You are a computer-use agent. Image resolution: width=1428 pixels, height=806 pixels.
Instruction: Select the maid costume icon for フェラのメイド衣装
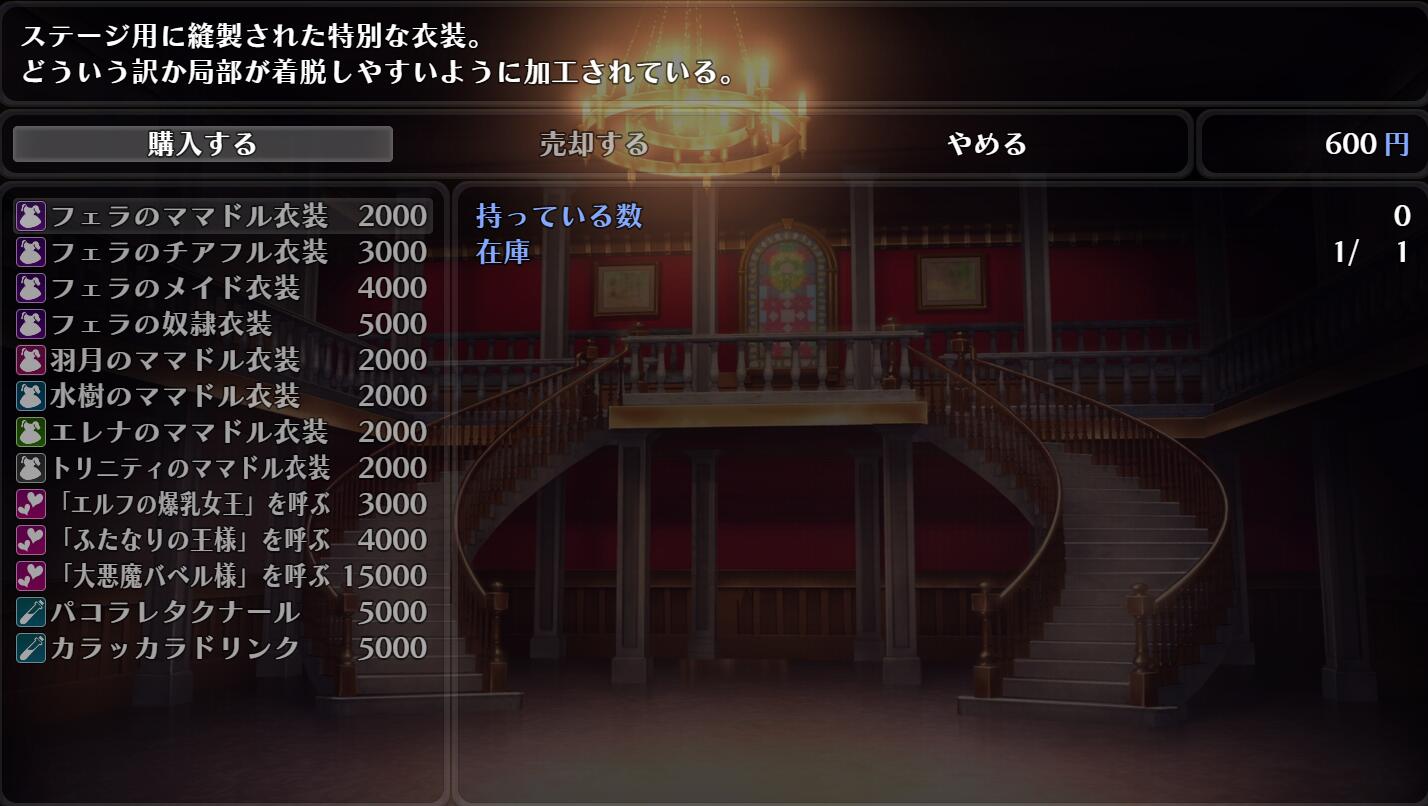coord(30,288)
